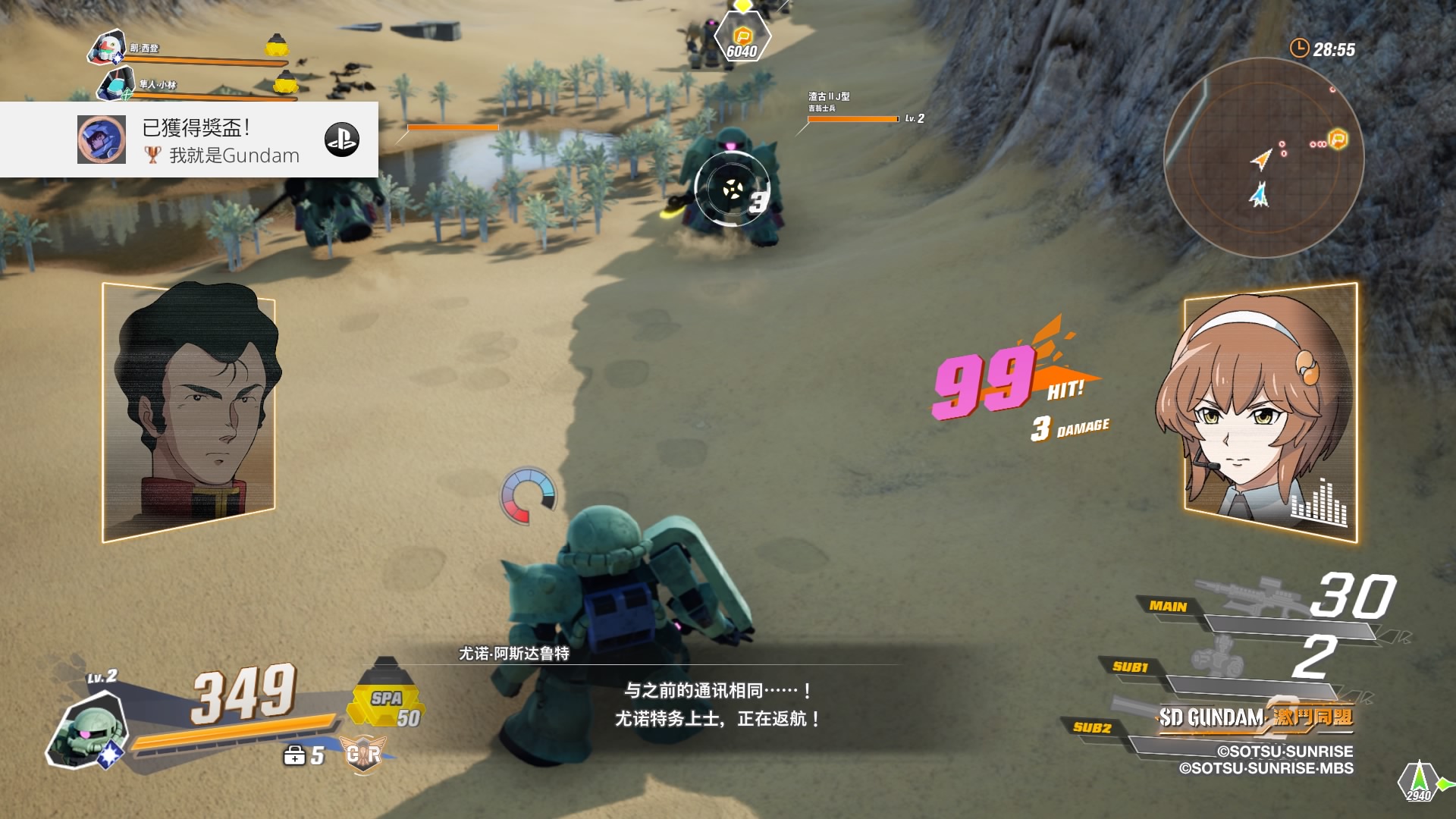Click the circular radar minimap

coord(1263,158)
